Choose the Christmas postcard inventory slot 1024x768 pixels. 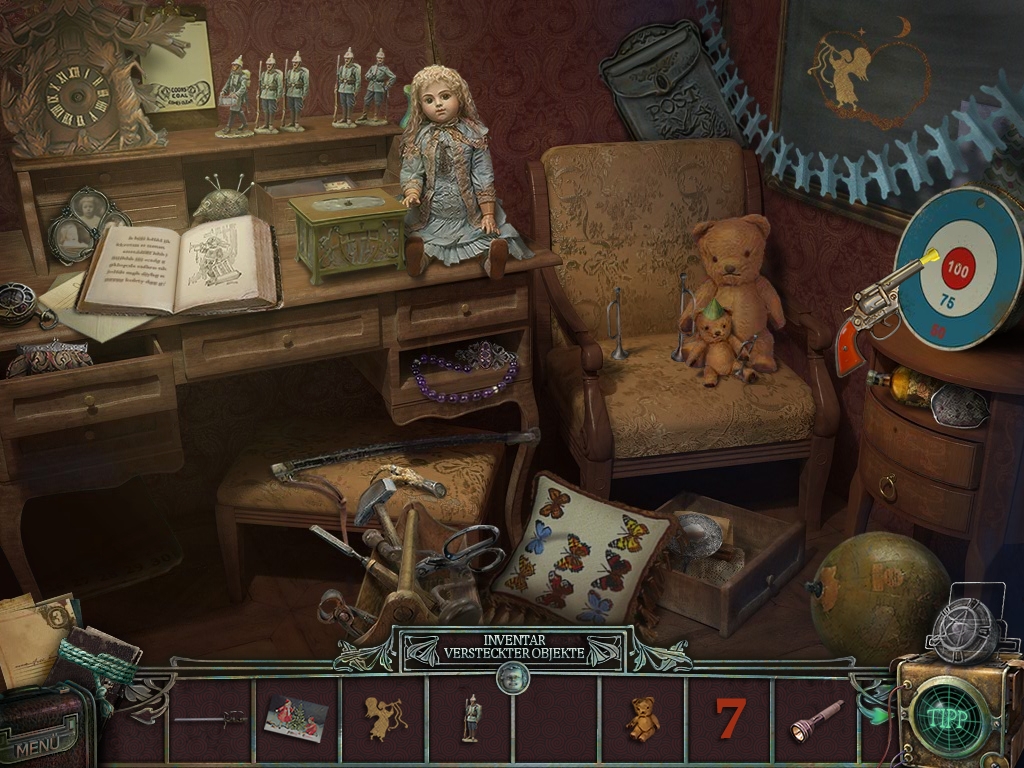coord(296,718)
